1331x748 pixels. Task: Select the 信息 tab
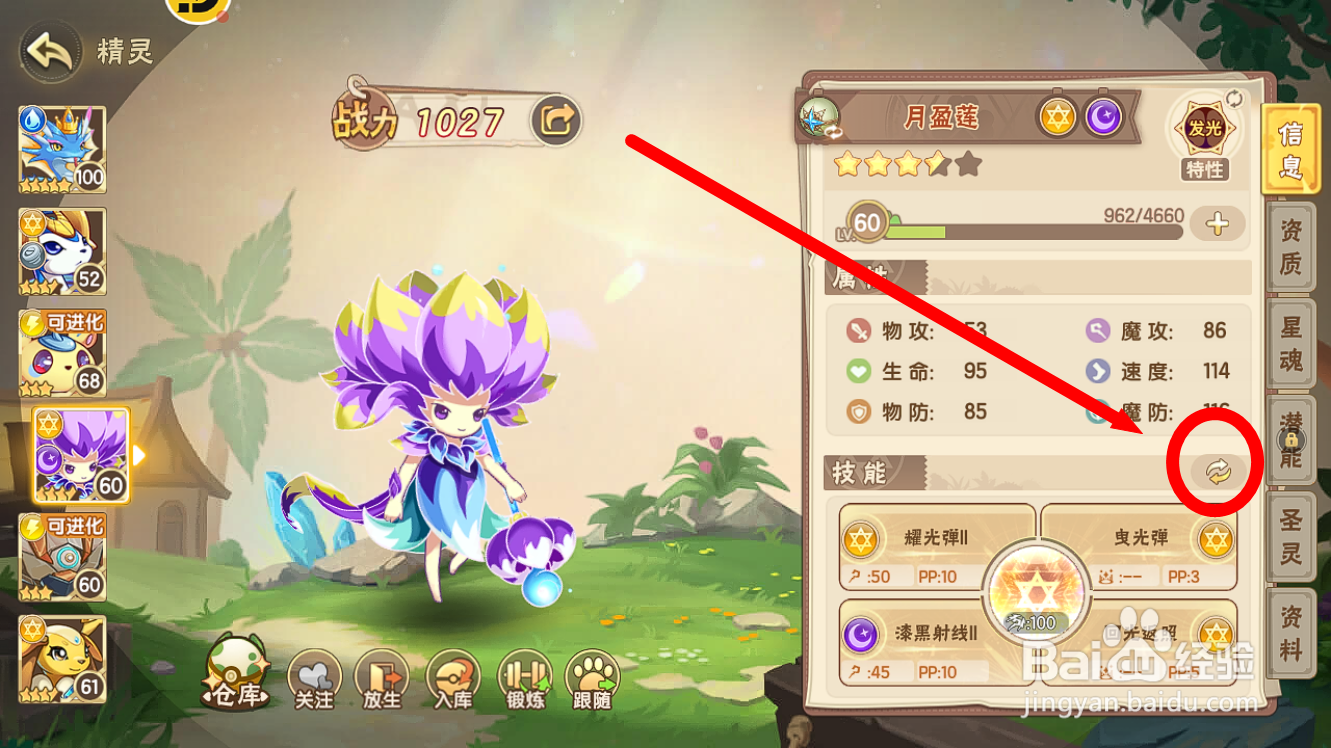[1290, 150]
